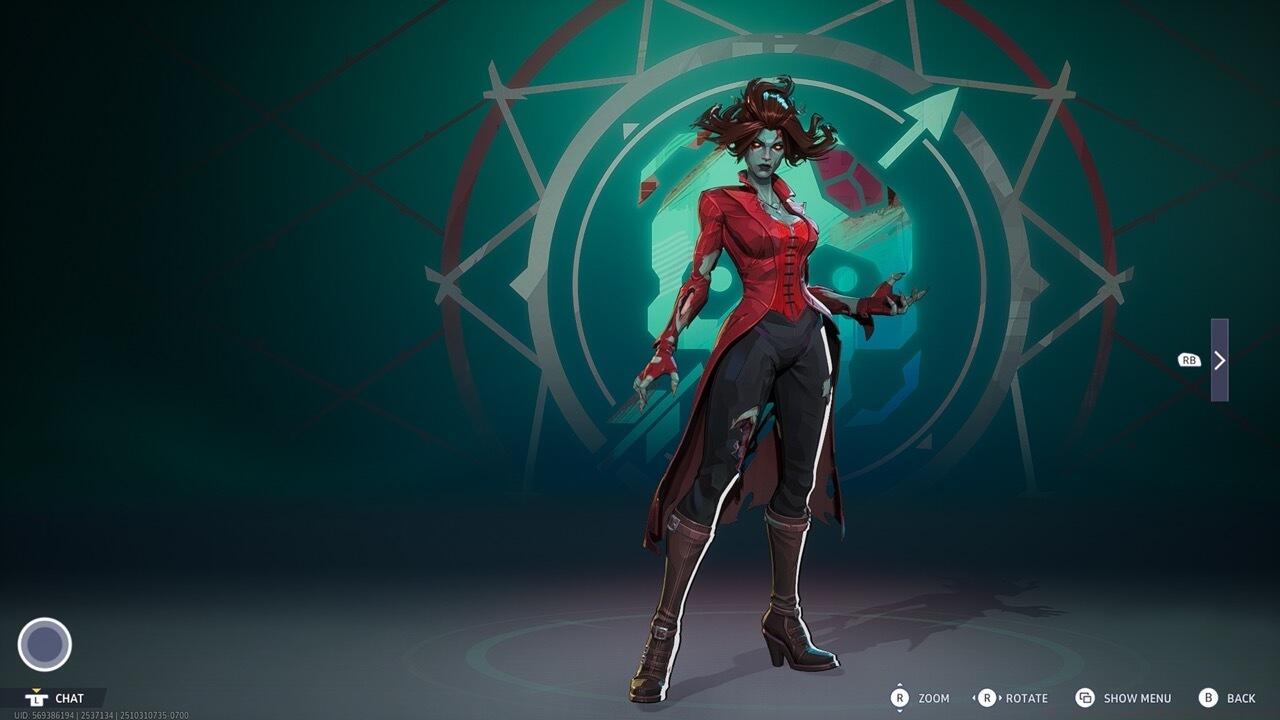Click the R ROTATE stick icon
This screenshot has height=720, width=1280.
[988, 698]
